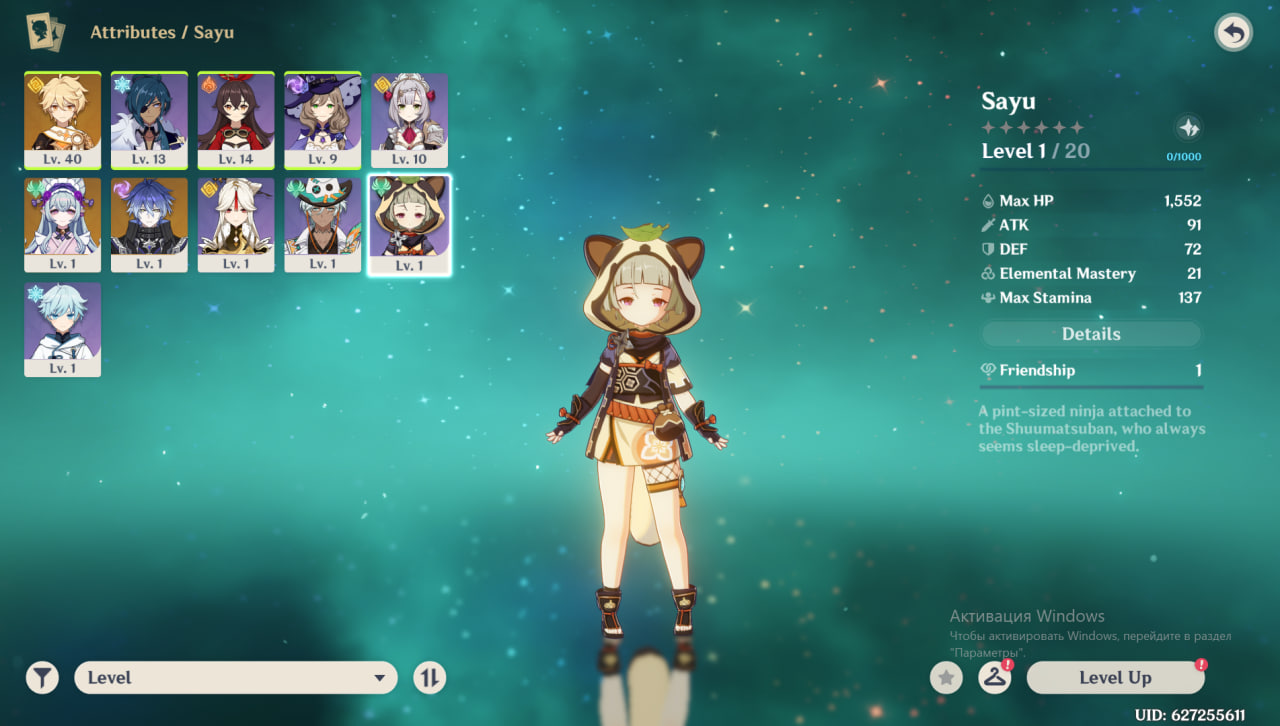1280x726 pixels.
Task: Reverse the sort order with the arrows button
Action: 429,678
